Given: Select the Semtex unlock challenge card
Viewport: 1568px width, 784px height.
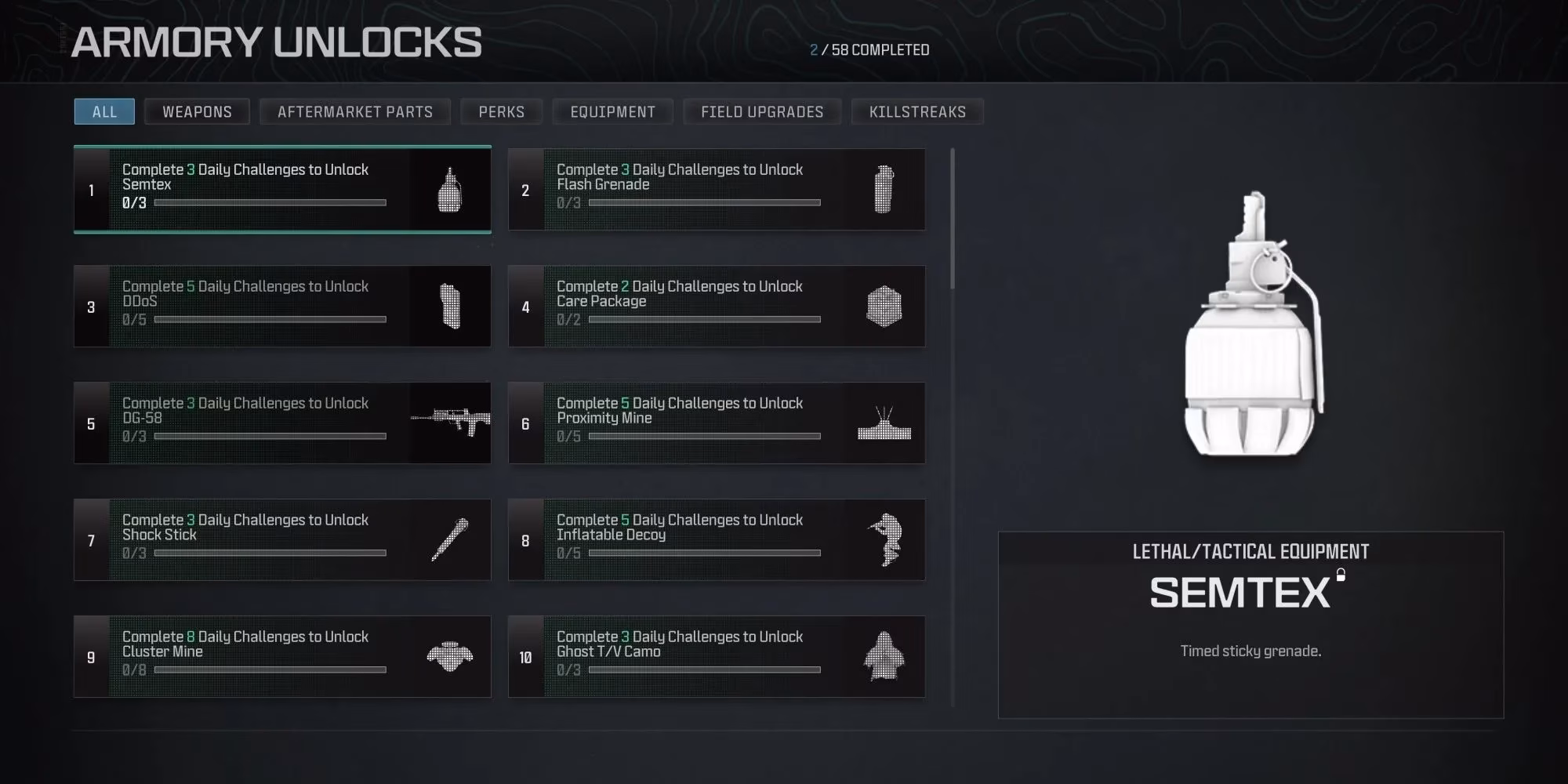Looking at the screenshot, I should coord(282,190).
